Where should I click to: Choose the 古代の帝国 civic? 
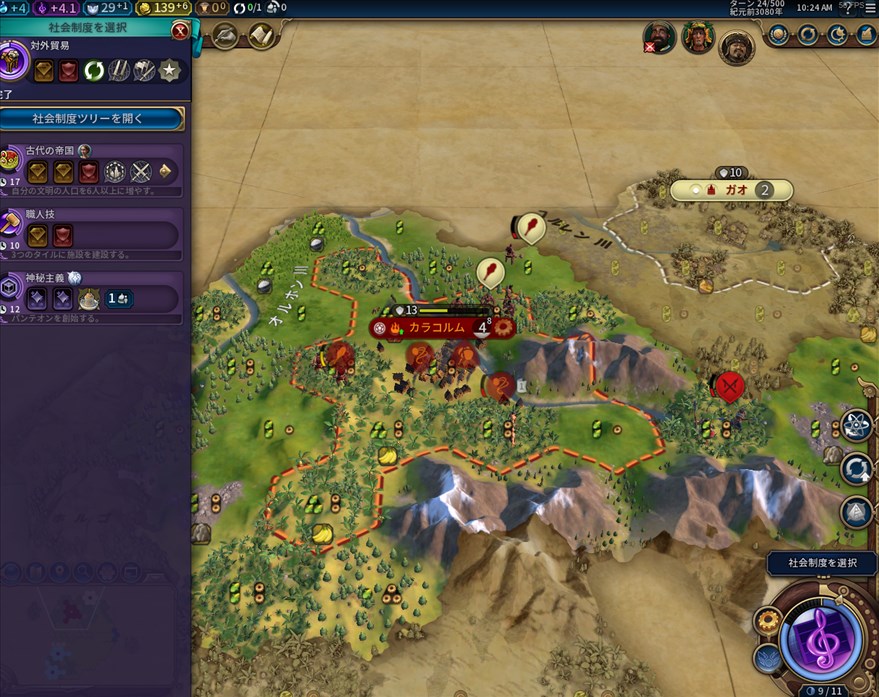point(92,170)
